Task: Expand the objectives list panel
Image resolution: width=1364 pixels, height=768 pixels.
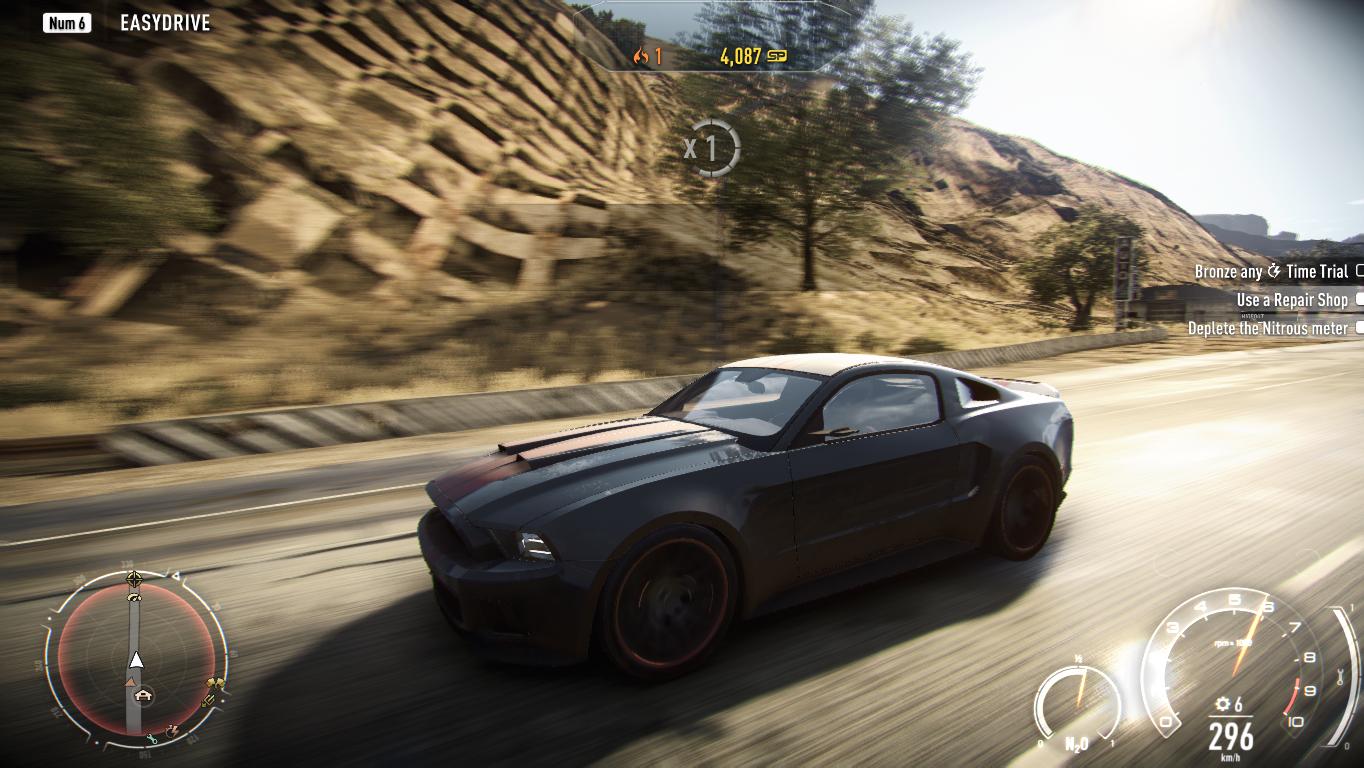Action: (x=1270, y=300)
